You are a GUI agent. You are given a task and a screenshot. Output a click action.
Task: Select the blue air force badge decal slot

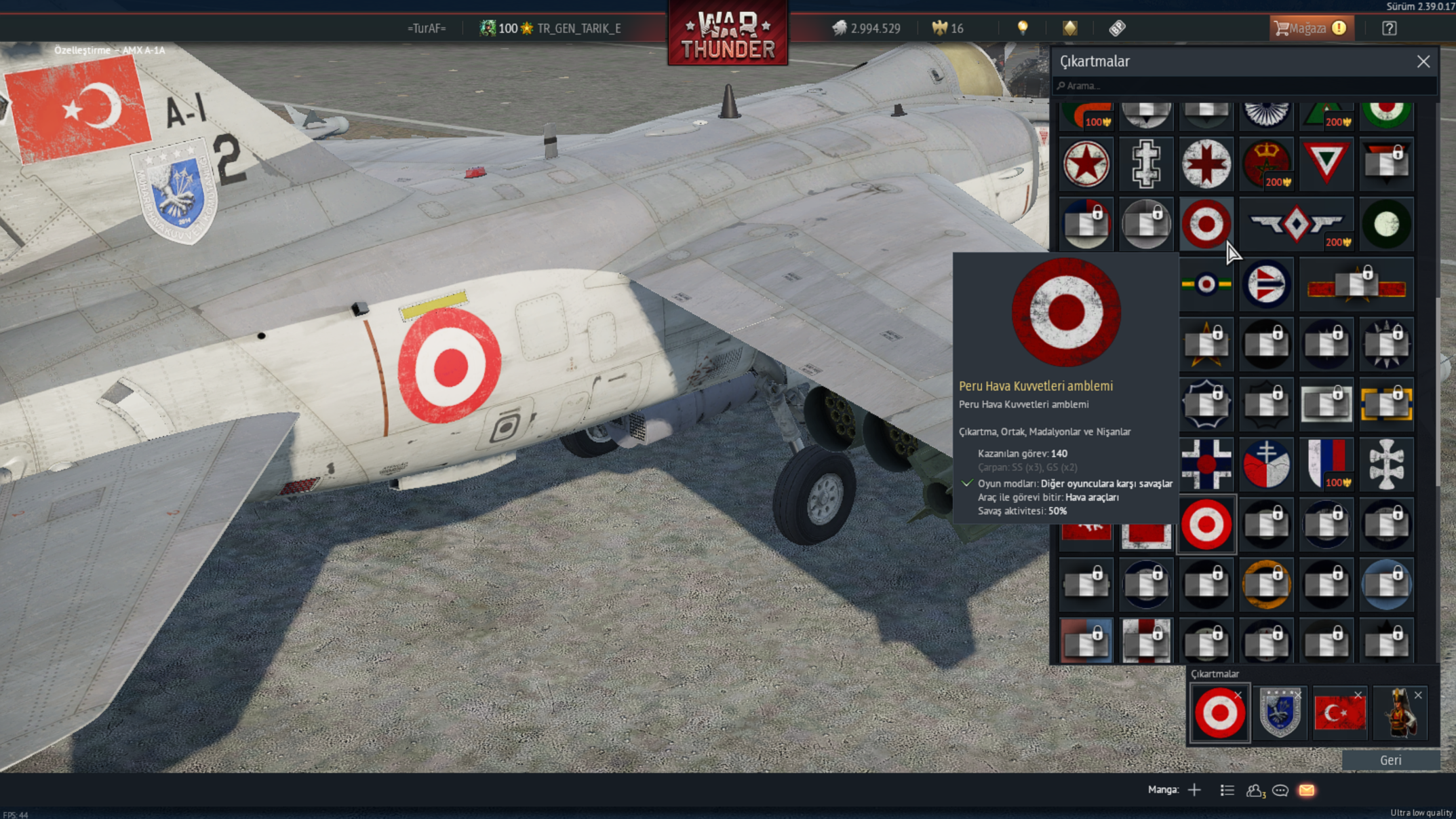[x=1279, y=713]
